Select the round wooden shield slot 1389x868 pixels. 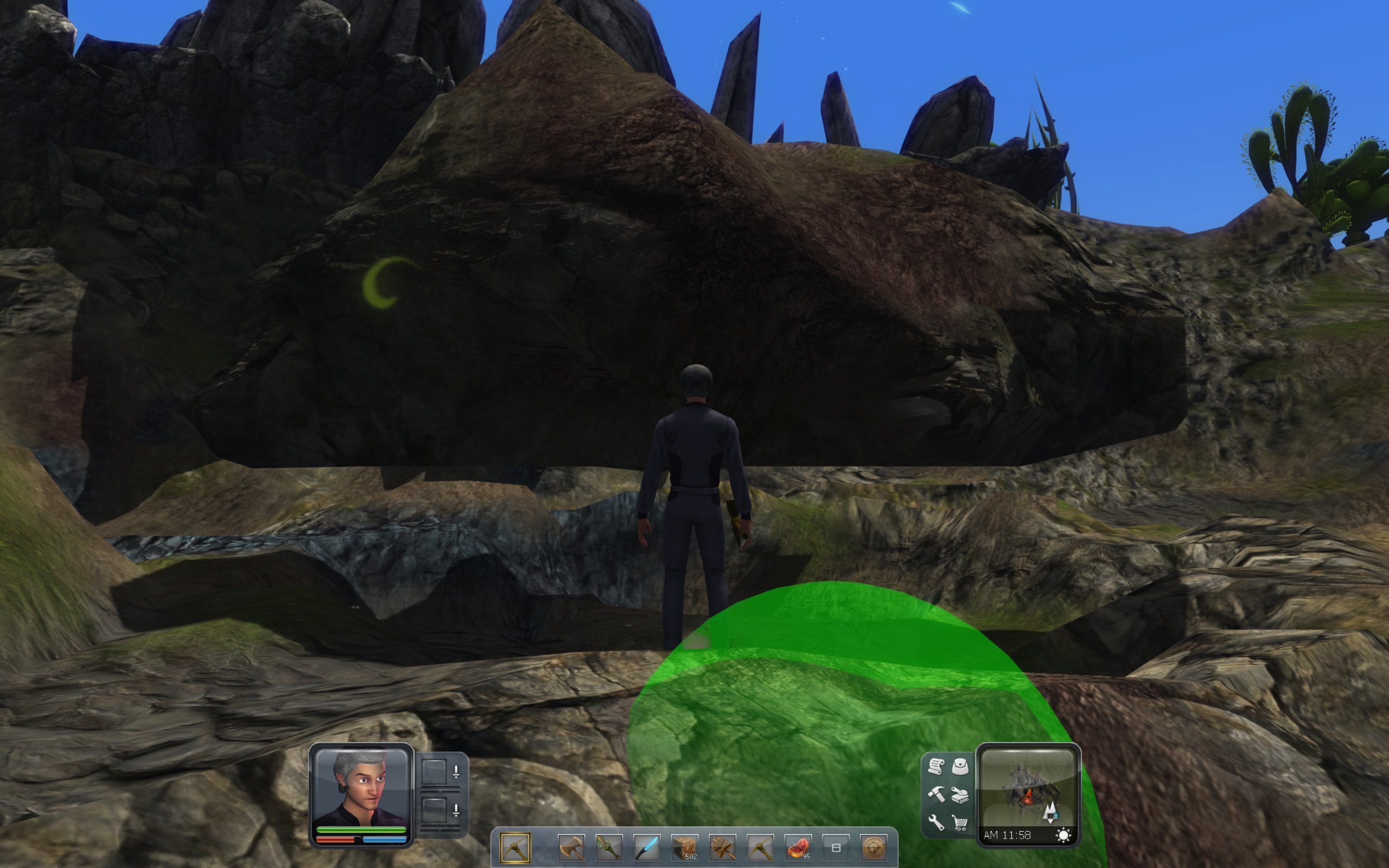[874, 848]
